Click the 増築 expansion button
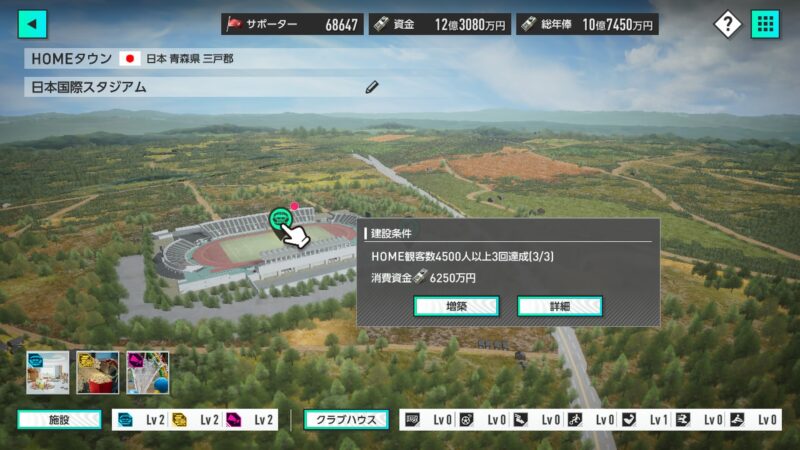 coord(456,306)
